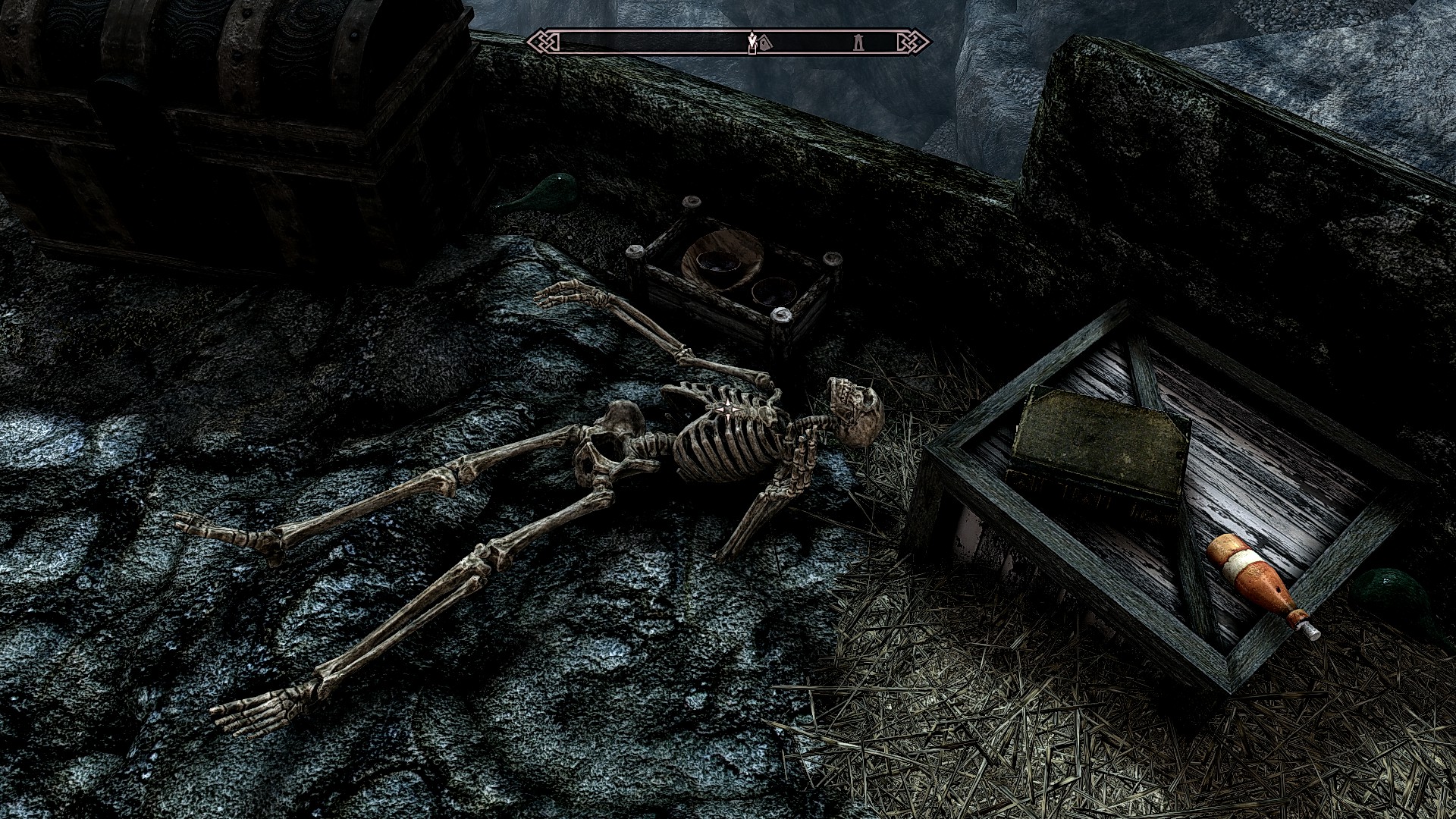The width and height of the screenshot is (1456, 819).
Task: Select the shack location marker on the compass
Action: [x=765, y=43]
